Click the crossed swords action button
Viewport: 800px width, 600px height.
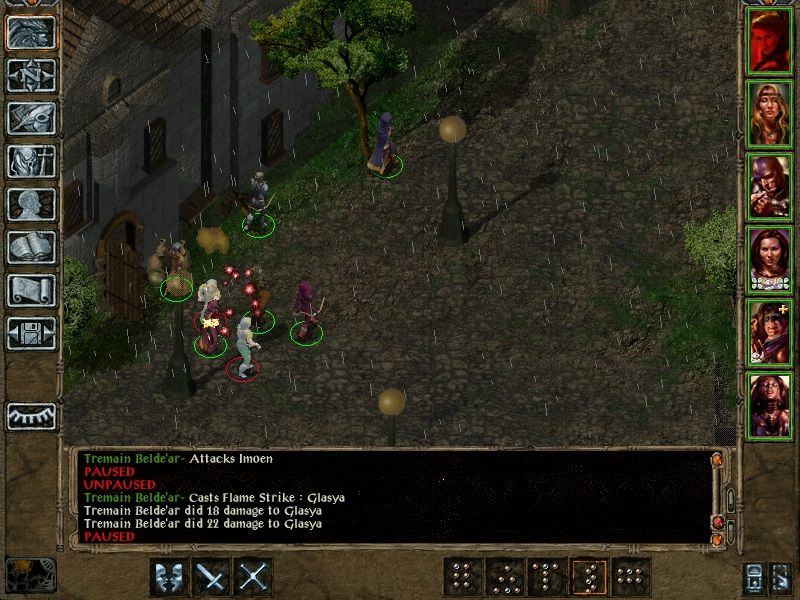tap(254, 577)
